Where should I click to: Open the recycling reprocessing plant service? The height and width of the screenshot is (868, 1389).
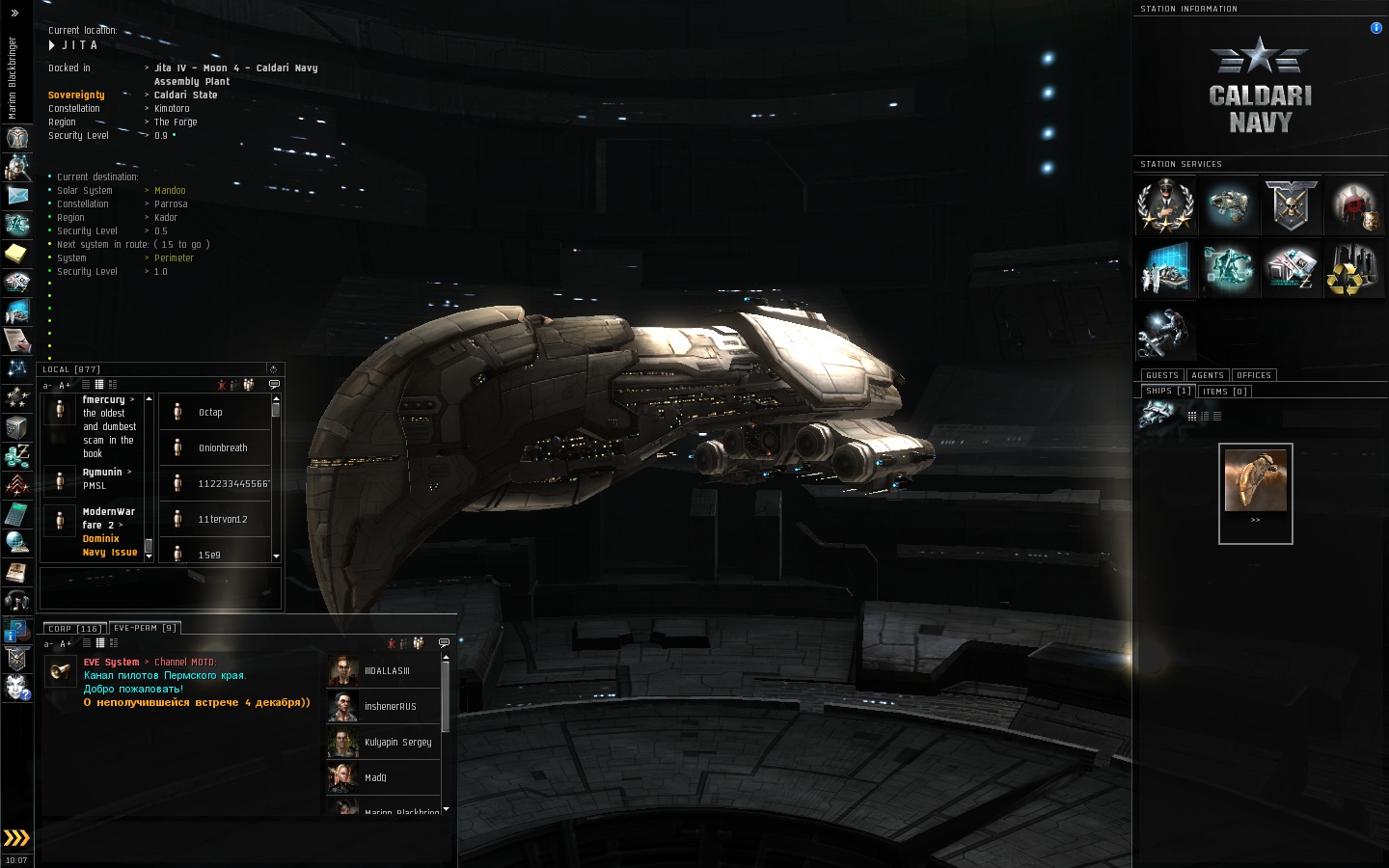coord(1353,269)
